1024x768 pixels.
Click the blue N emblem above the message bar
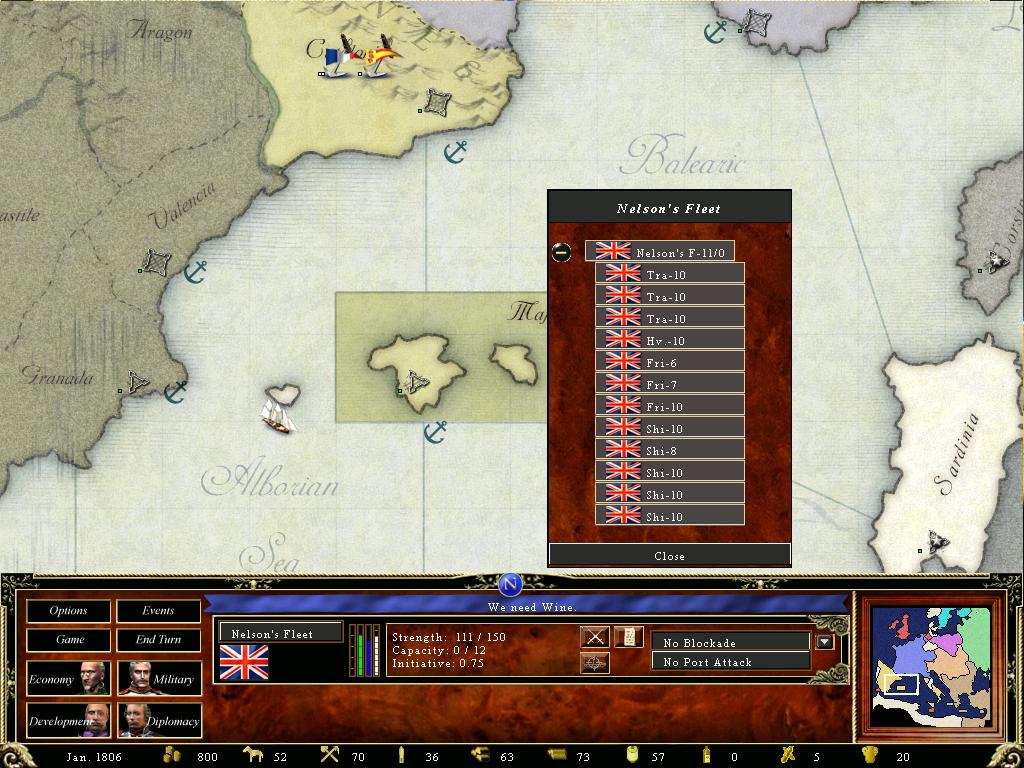[510, 584]
